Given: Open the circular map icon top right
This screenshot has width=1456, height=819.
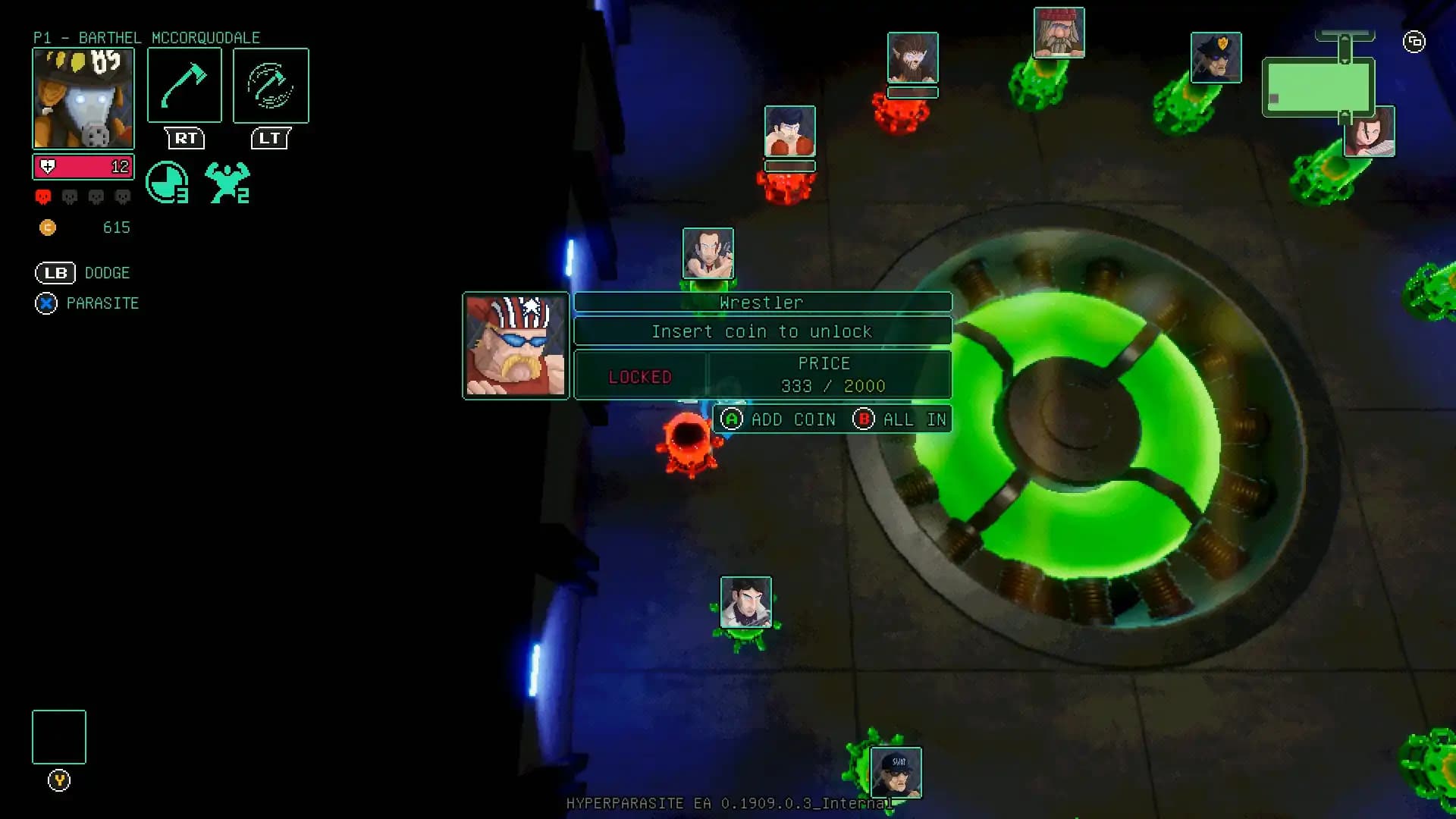Looking at the screenshot, I should point(1414,43).
